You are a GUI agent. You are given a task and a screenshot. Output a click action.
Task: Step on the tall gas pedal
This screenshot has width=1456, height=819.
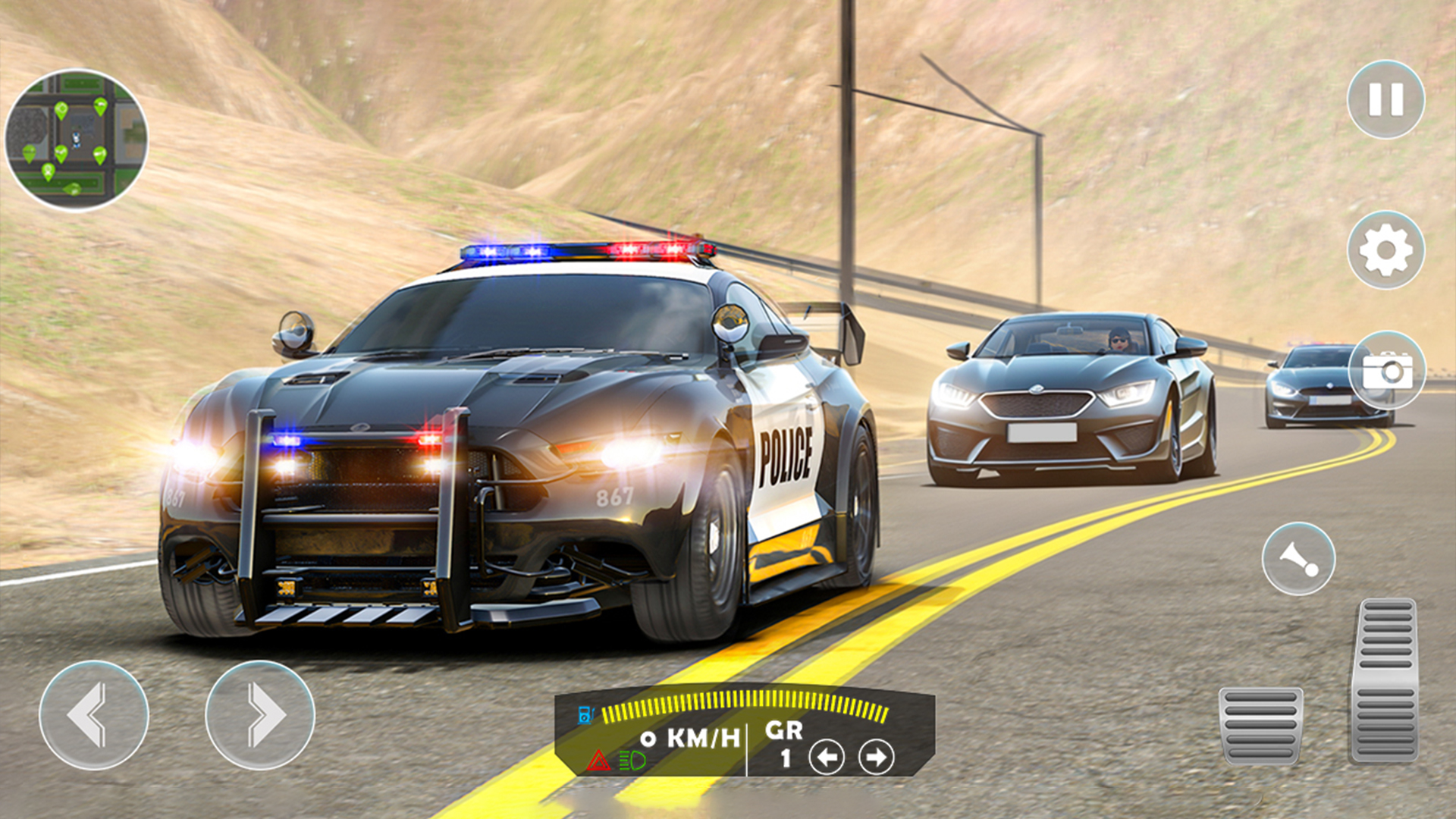point(1385,679)
